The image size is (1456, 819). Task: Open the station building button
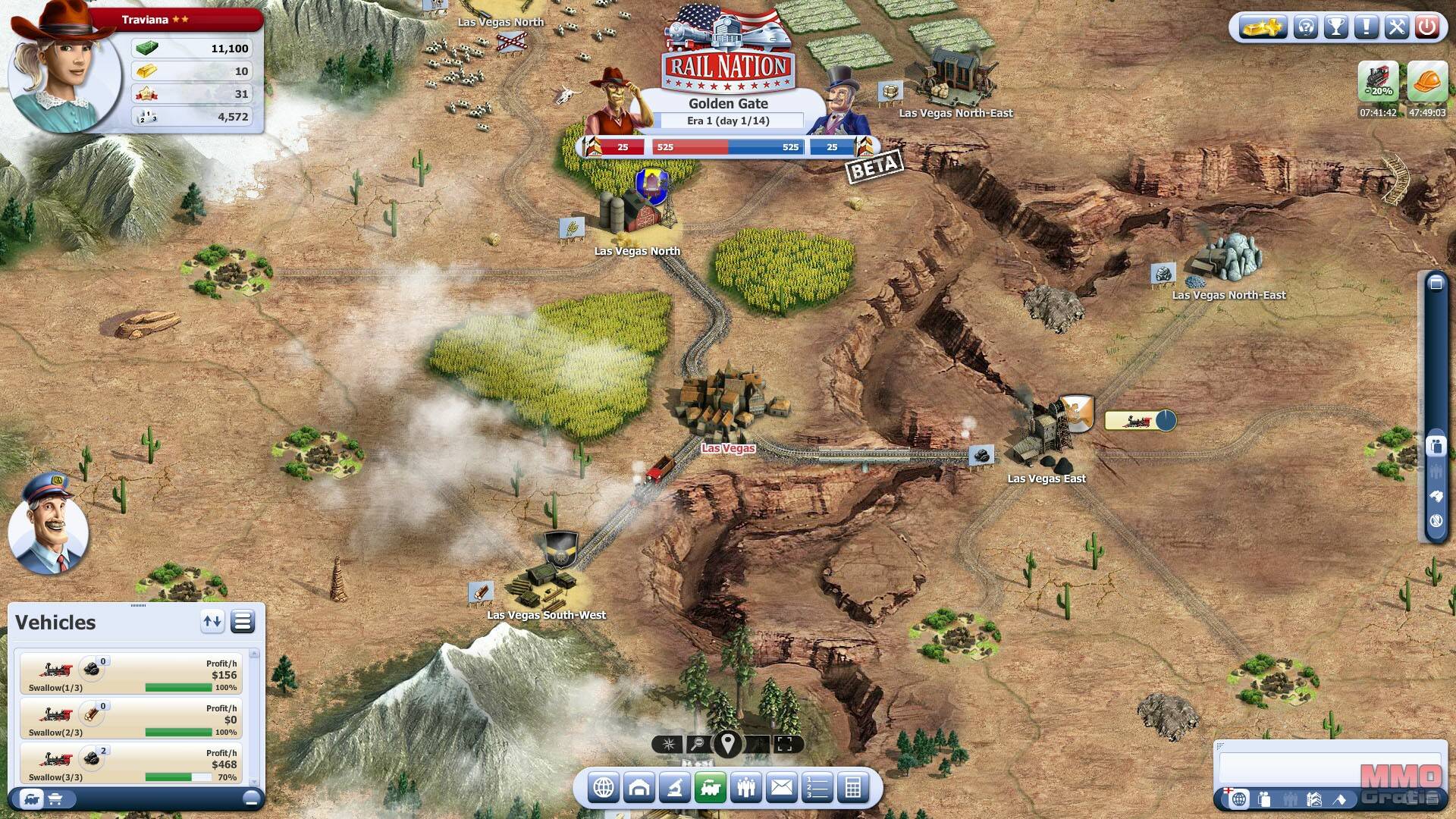pos(639,788)
